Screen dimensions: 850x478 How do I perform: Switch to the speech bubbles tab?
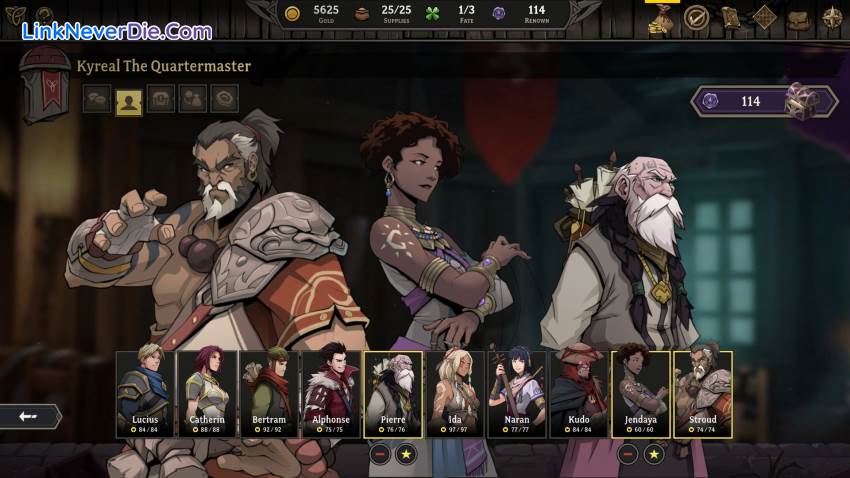(96, 99)
